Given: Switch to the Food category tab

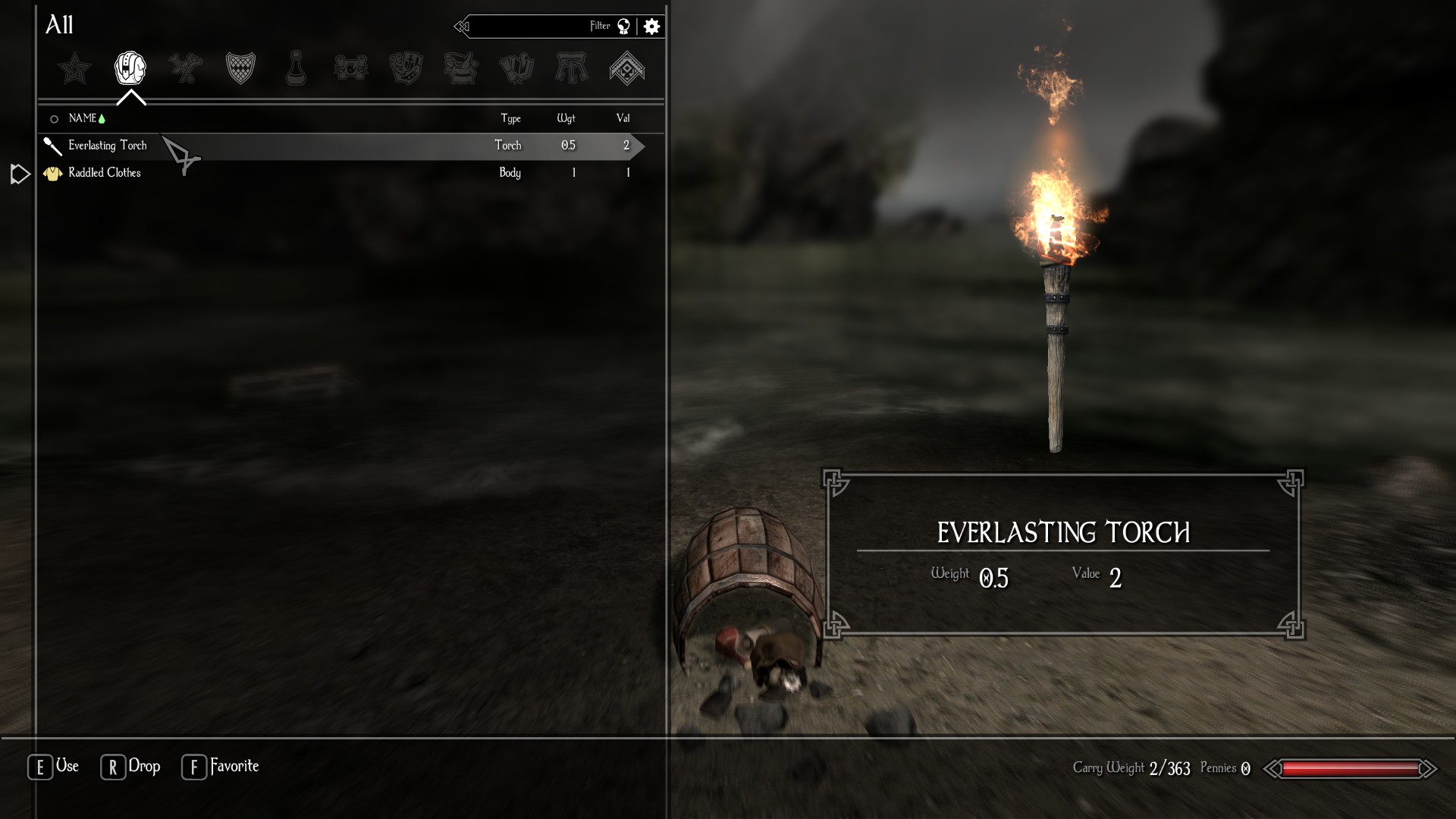Looking at the screenshot, I should (x=406, y=68).
